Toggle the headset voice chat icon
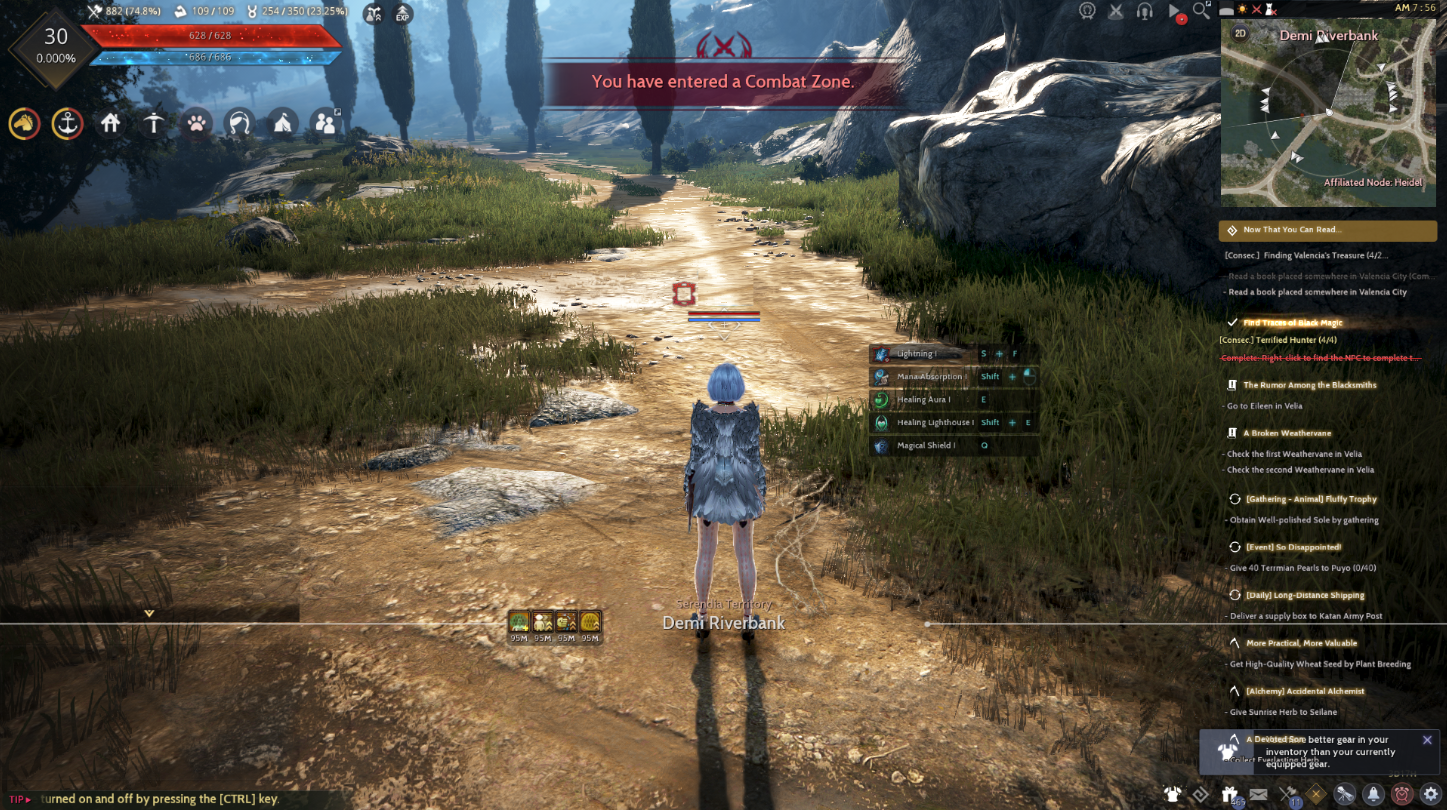1447x810 pixels. tap(1145, 11)
